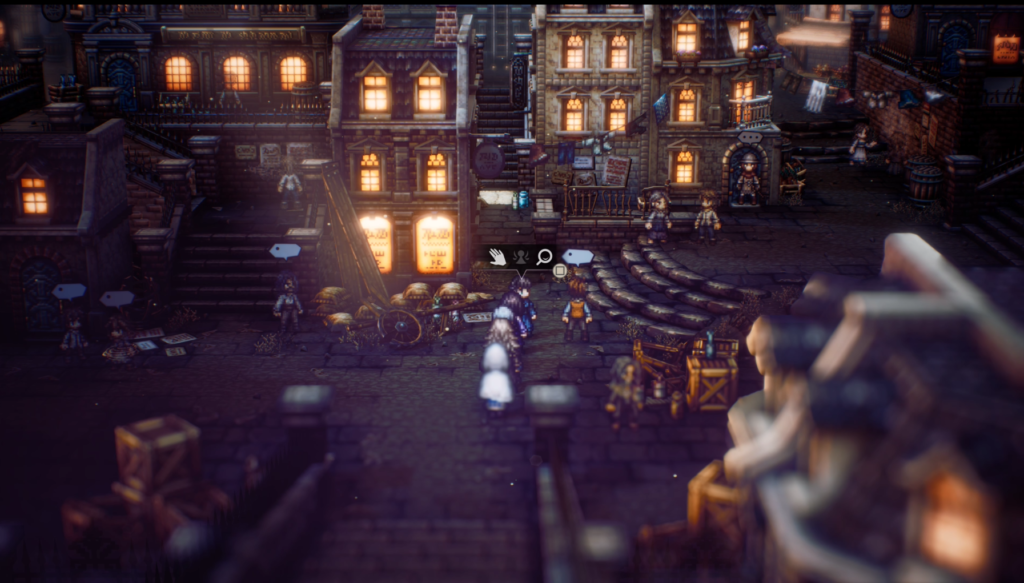Activate the magnifying glass inquire icon
Viewport: 1024px width, 583px height.
tap(544, 257)
